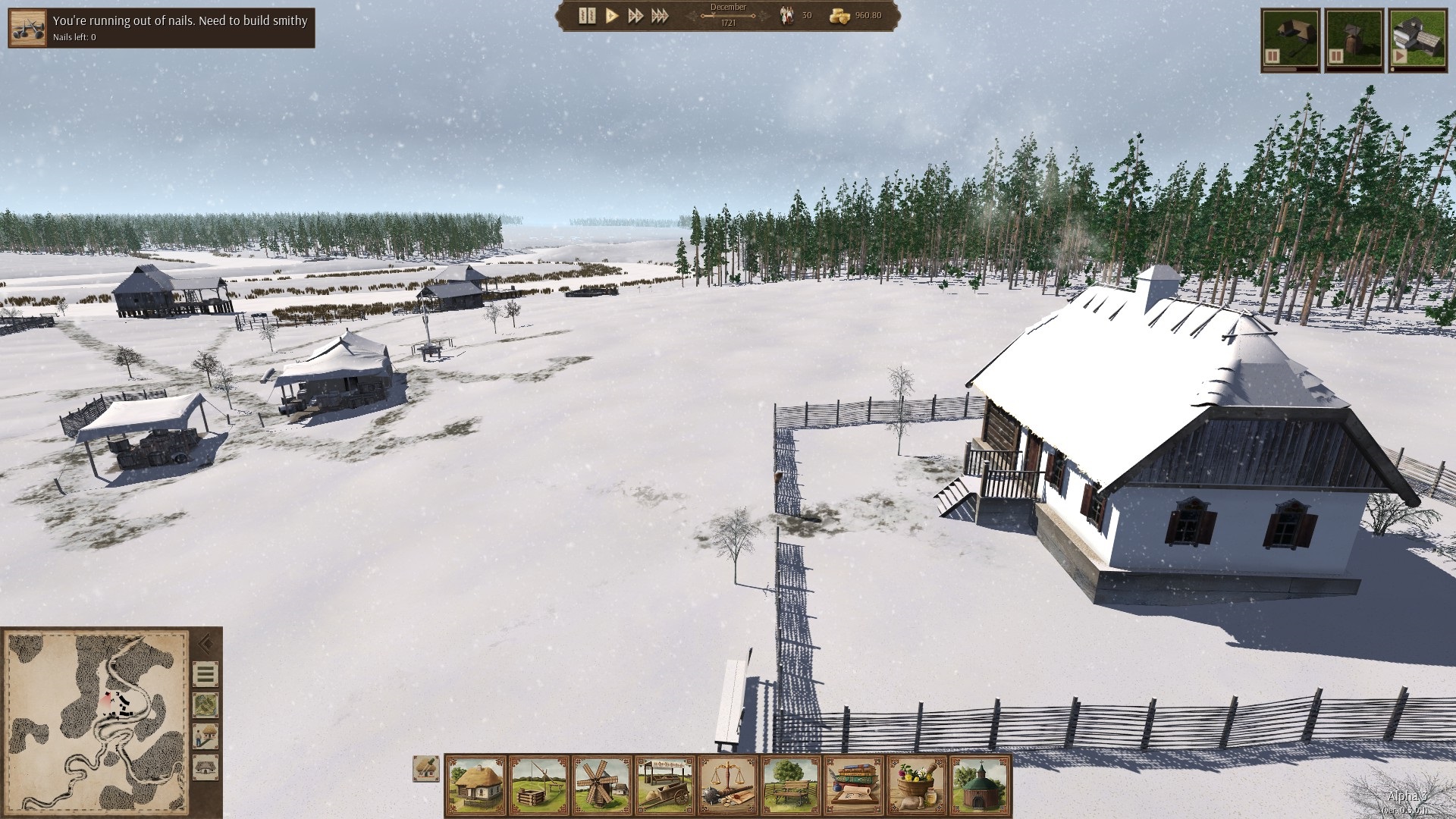Viewport: 1456px width, 819px height.
Task: Click the small house dropper tool icon
Action: (x=426, y=768)
